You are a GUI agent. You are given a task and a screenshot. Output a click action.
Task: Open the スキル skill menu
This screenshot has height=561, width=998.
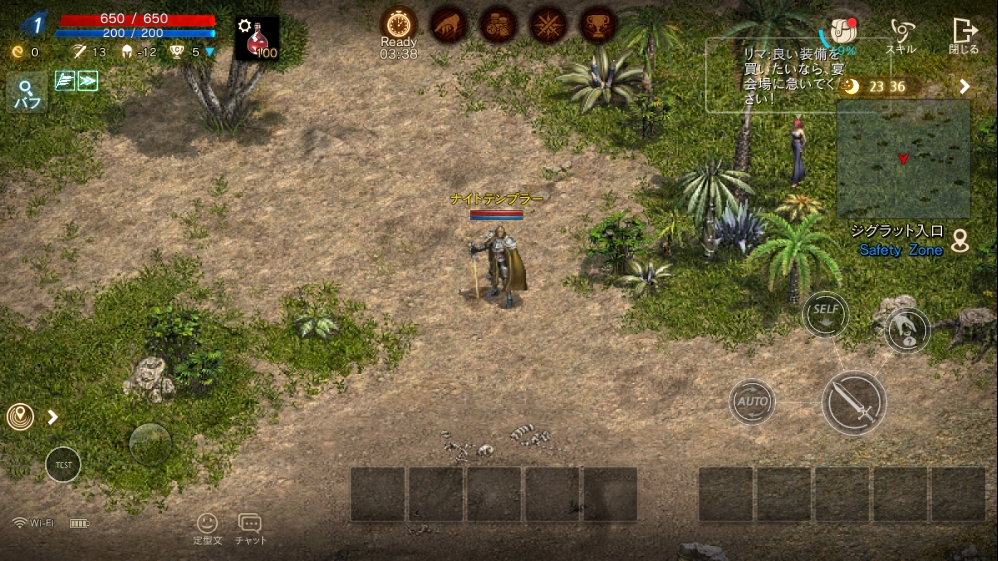point(902,36)
